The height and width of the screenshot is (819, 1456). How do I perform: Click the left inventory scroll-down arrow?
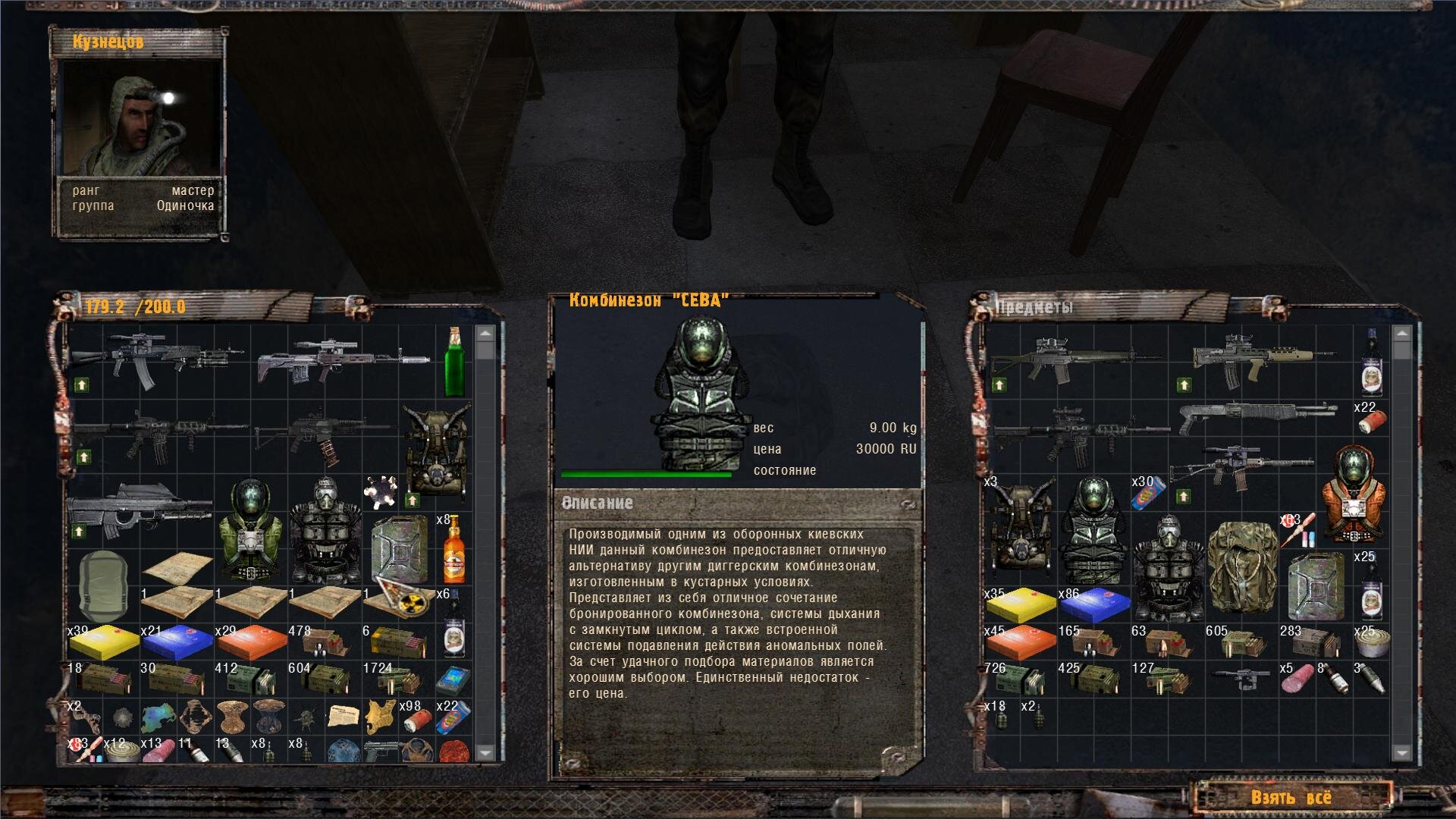(x=485, y=752)
